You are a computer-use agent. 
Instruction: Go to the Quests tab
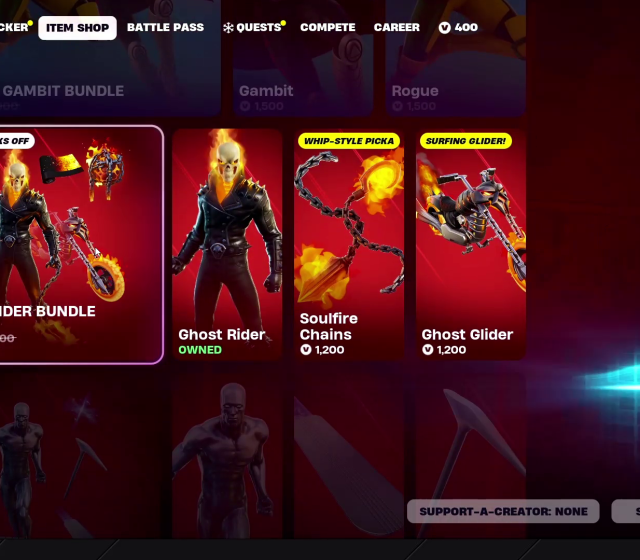pos(253,28)
